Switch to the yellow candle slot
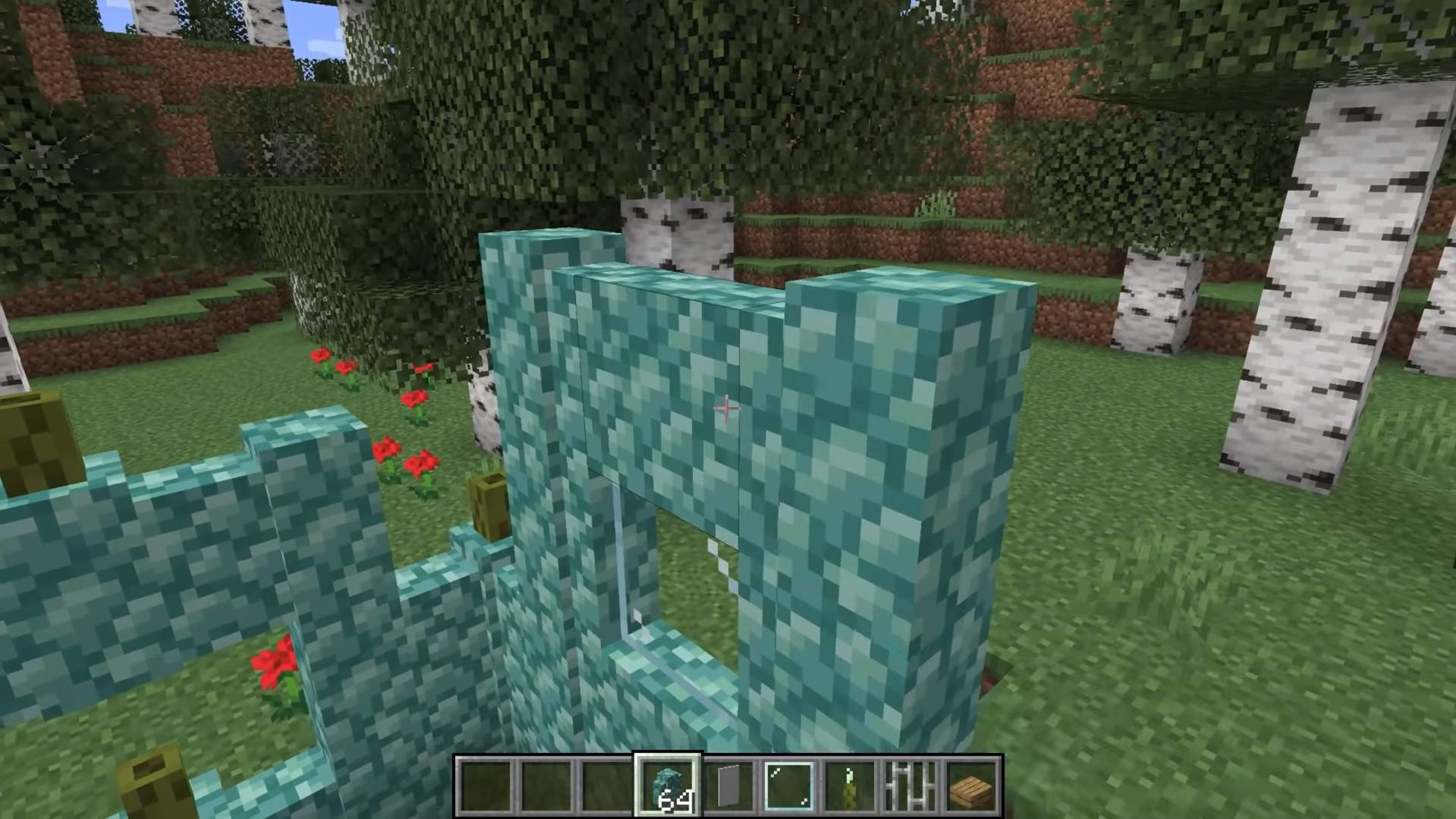Screen dimensions: 1456x819 coord(850,786)
